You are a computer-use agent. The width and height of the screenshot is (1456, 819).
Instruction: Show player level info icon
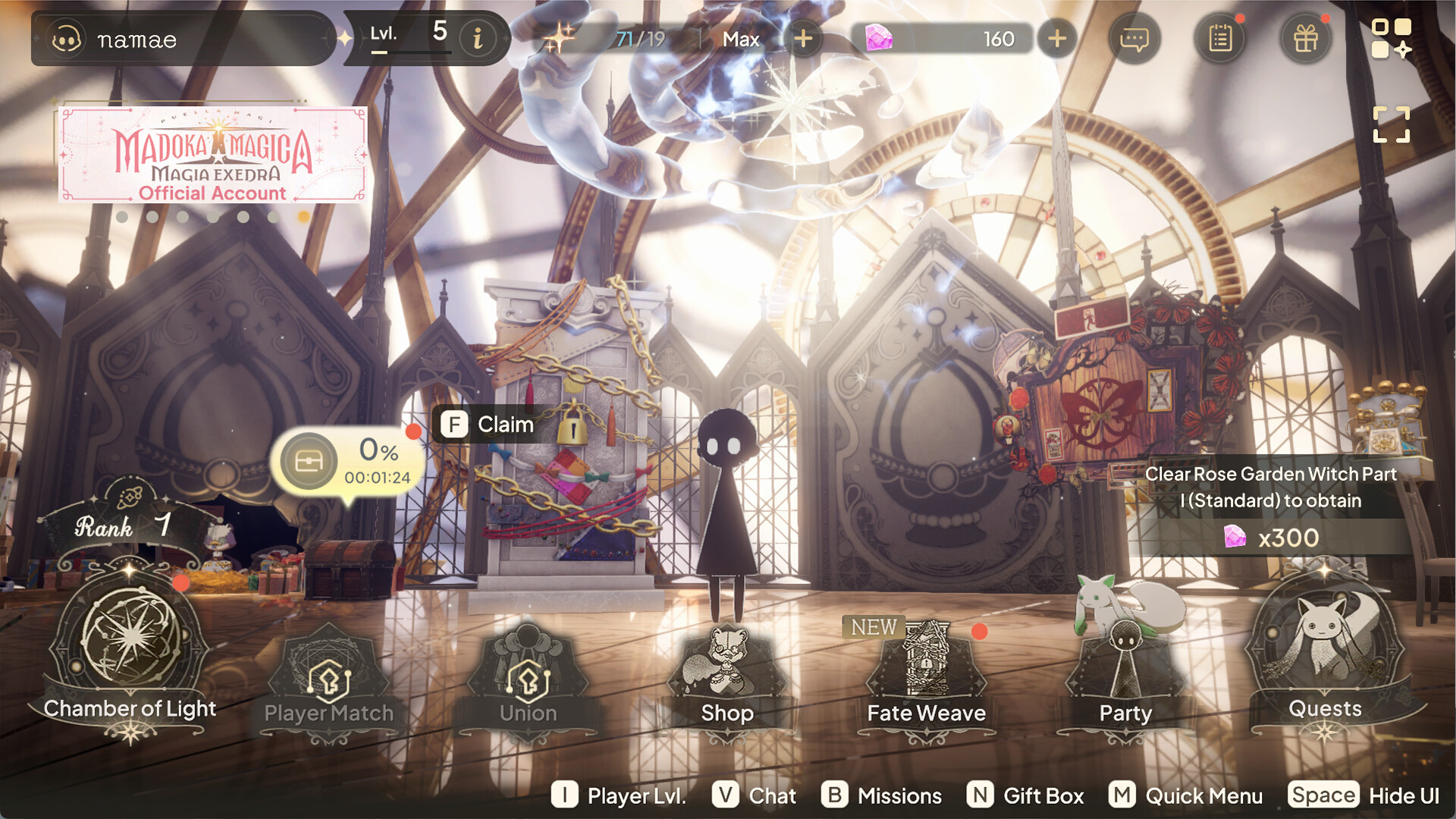[x=478, y=38]
